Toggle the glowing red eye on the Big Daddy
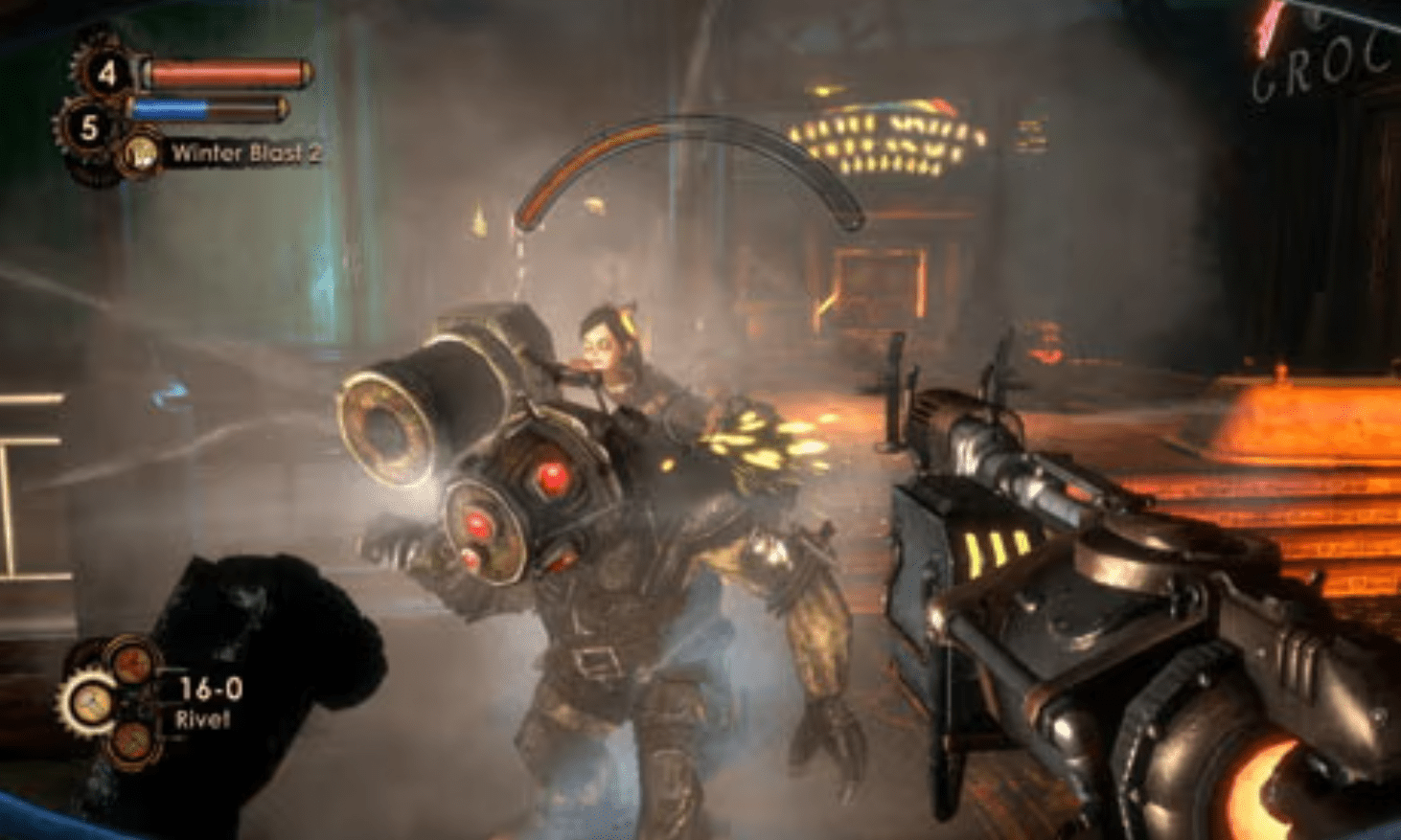1401x840 pixels. point(553,476)
